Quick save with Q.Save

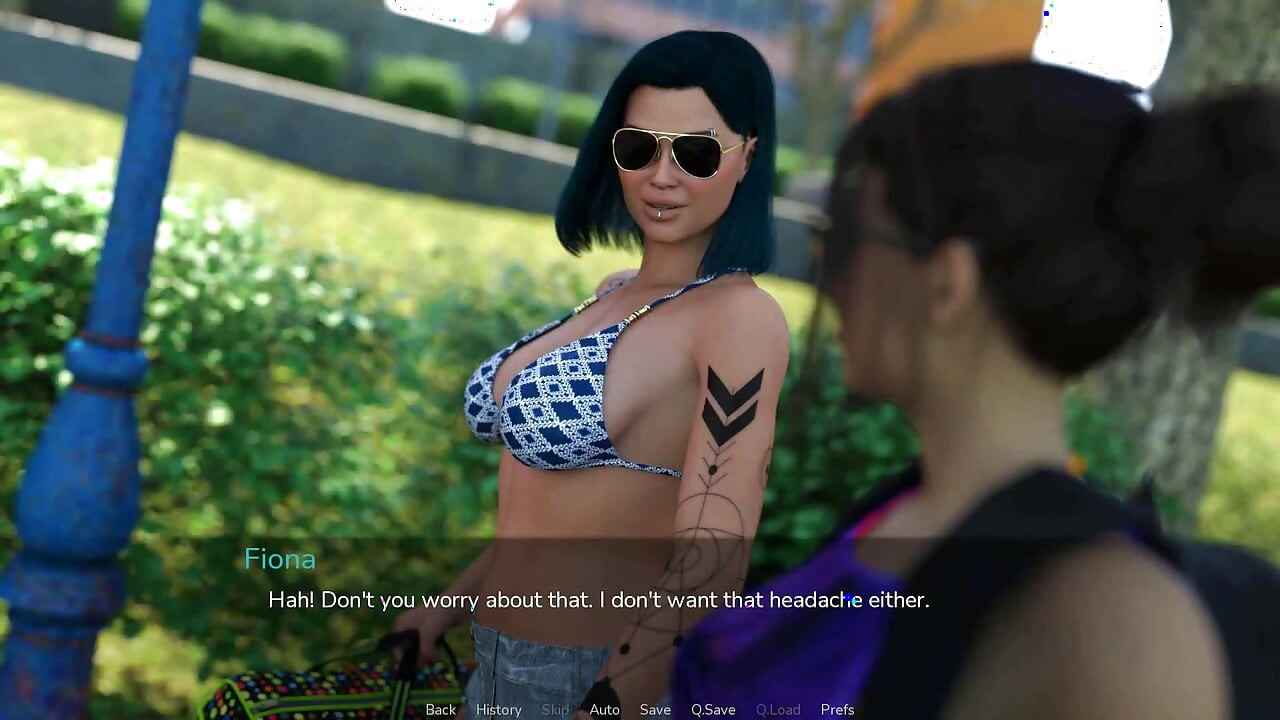[x=713, y=709]
